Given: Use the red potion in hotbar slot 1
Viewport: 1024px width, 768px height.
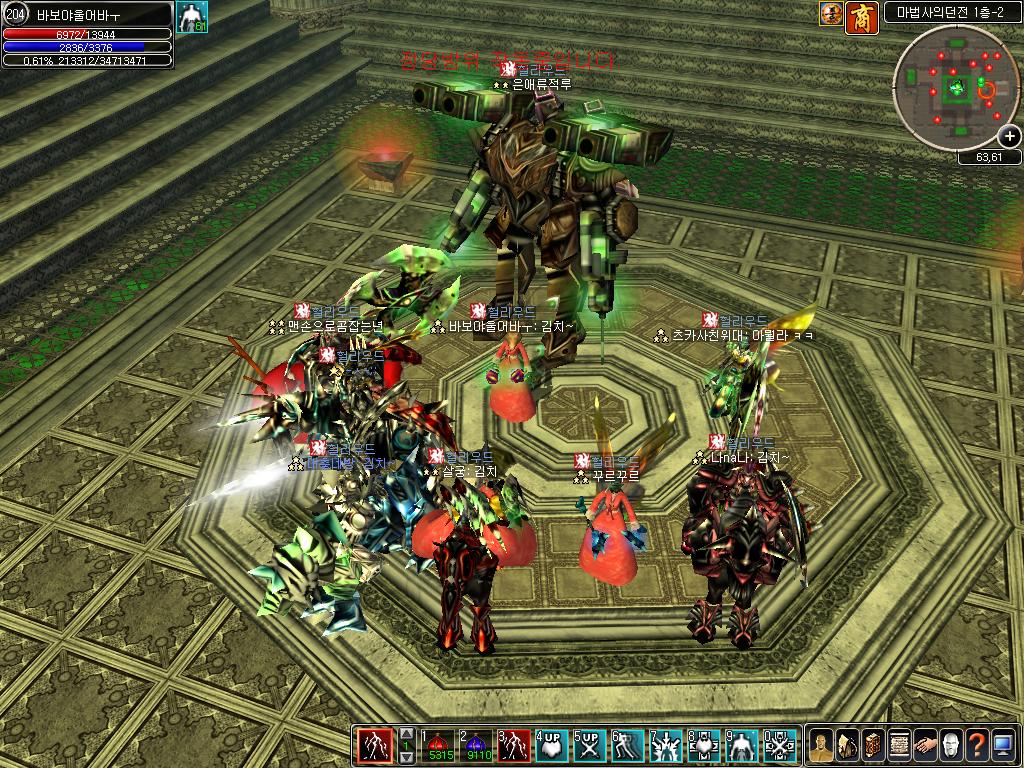Looking at the screenshot, I should (437, 746).
